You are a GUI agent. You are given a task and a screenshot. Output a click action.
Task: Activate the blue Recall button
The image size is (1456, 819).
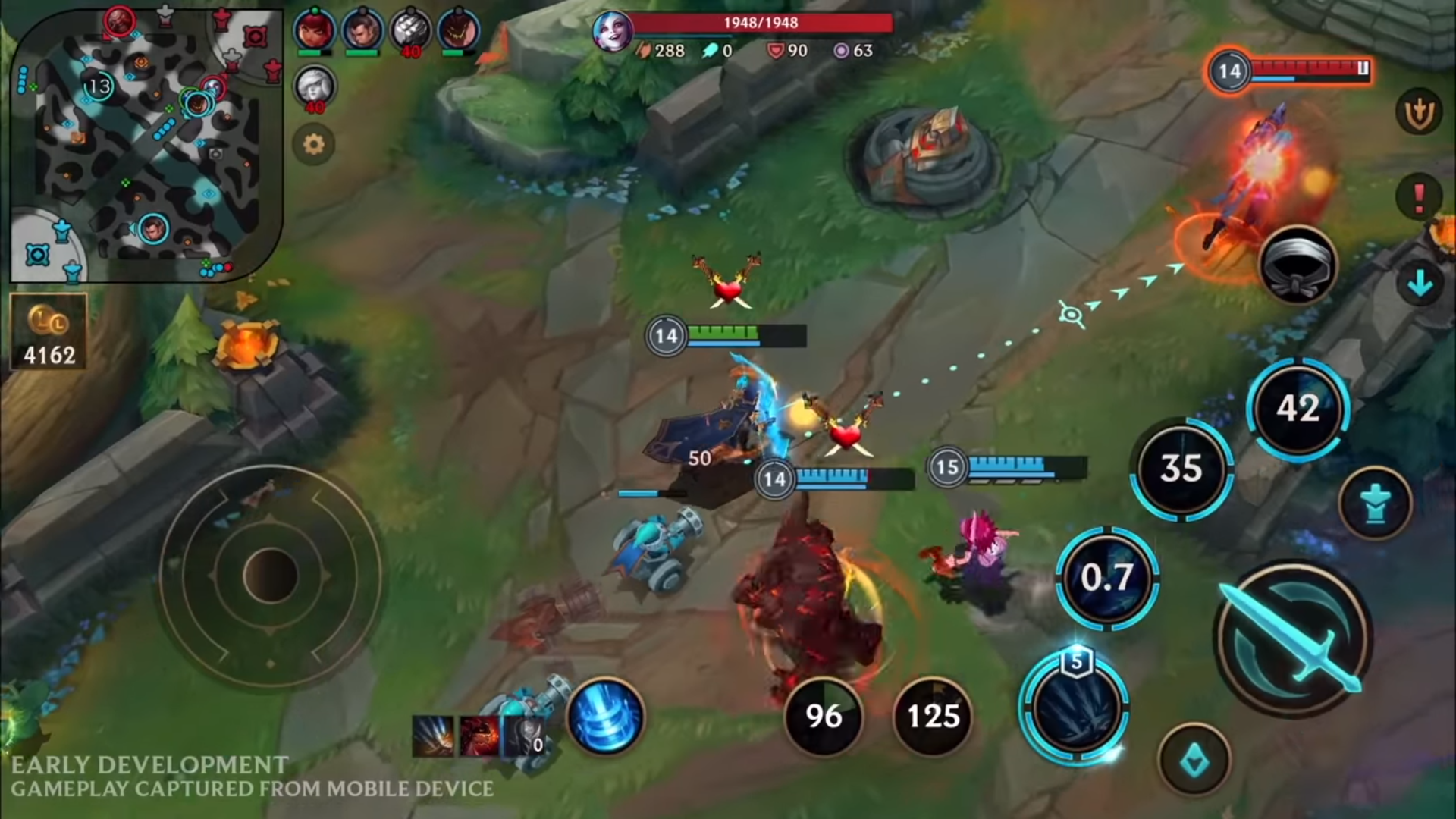click(x=605, y=717)
